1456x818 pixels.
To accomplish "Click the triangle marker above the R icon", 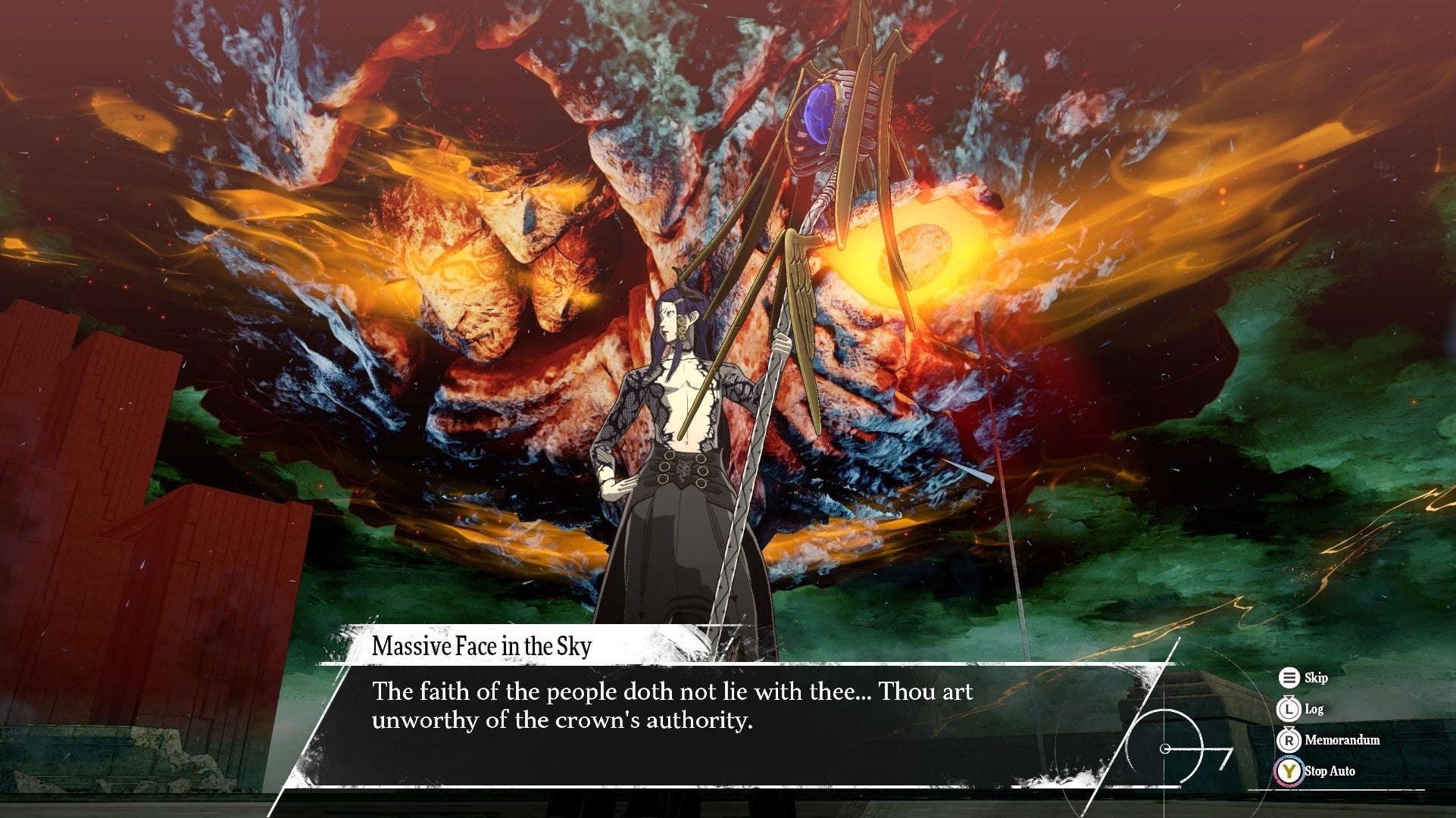I will click(1289, 729).
